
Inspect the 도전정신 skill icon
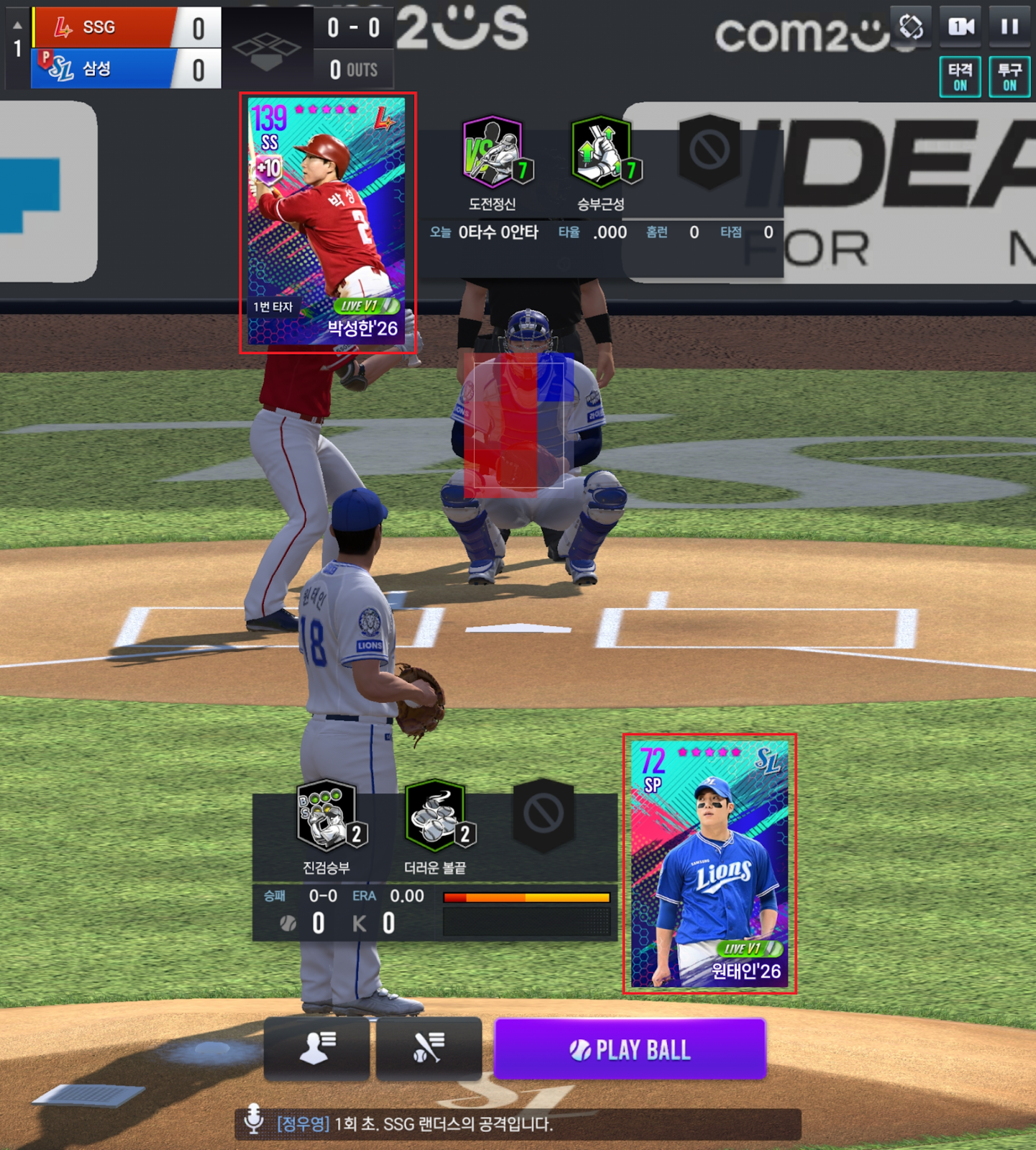coord(493,152)
